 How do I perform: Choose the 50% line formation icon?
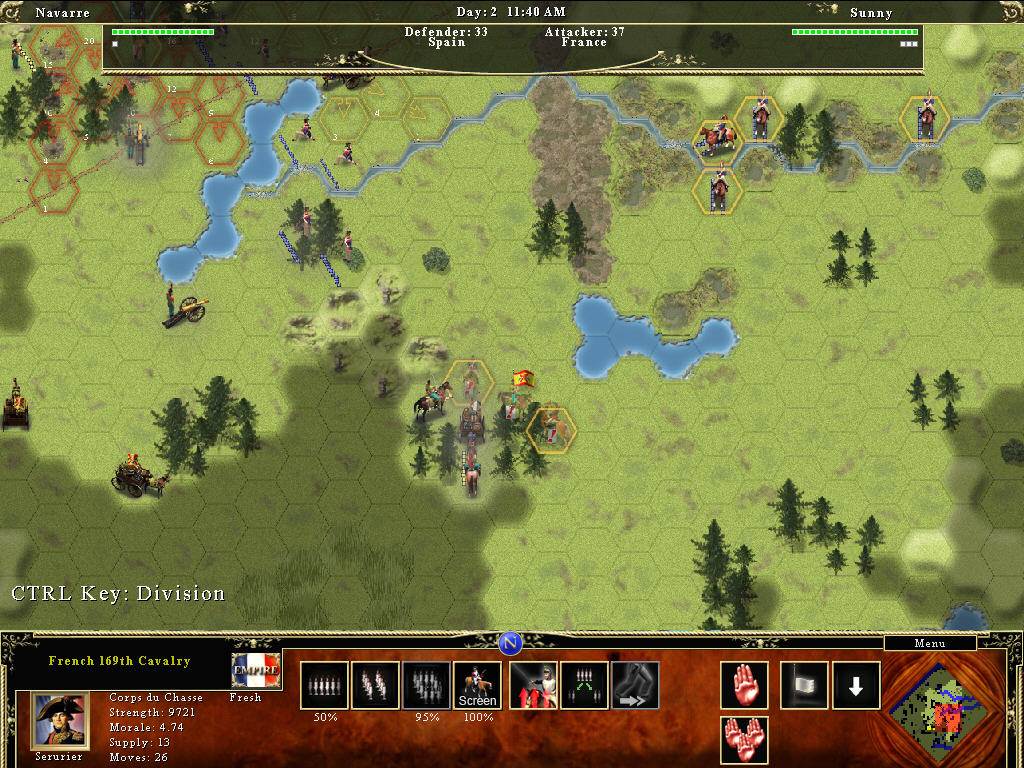324,686
